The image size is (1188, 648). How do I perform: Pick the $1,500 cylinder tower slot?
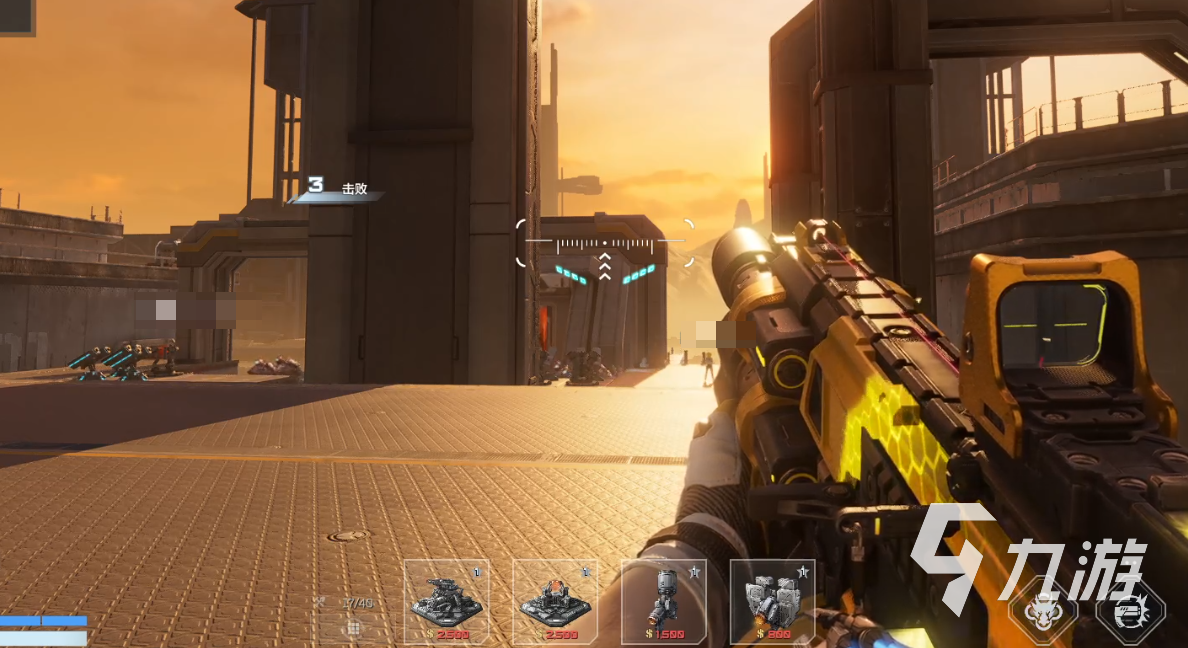click(663, 600)
